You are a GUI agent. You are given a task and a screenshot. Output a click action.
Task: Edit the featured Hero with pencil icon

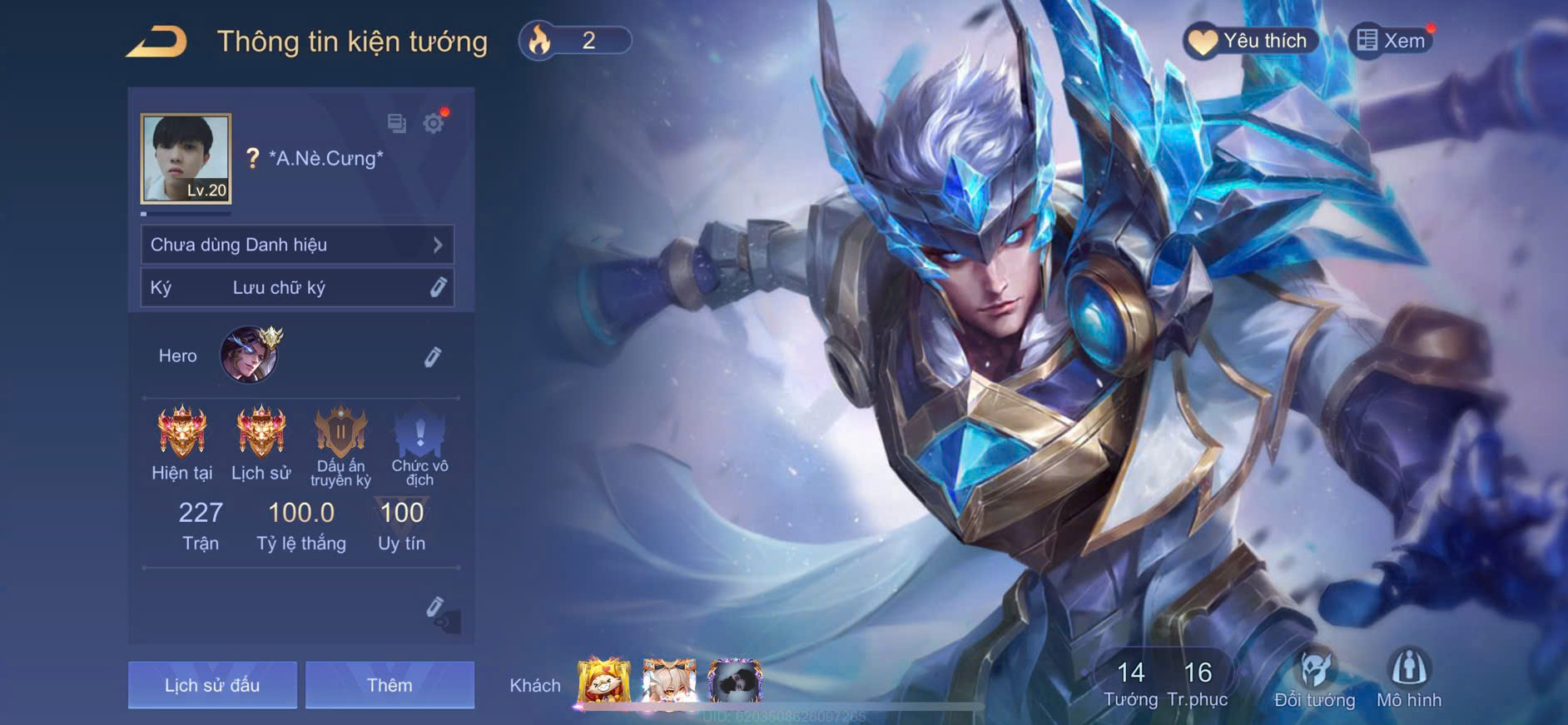(433, 357)
